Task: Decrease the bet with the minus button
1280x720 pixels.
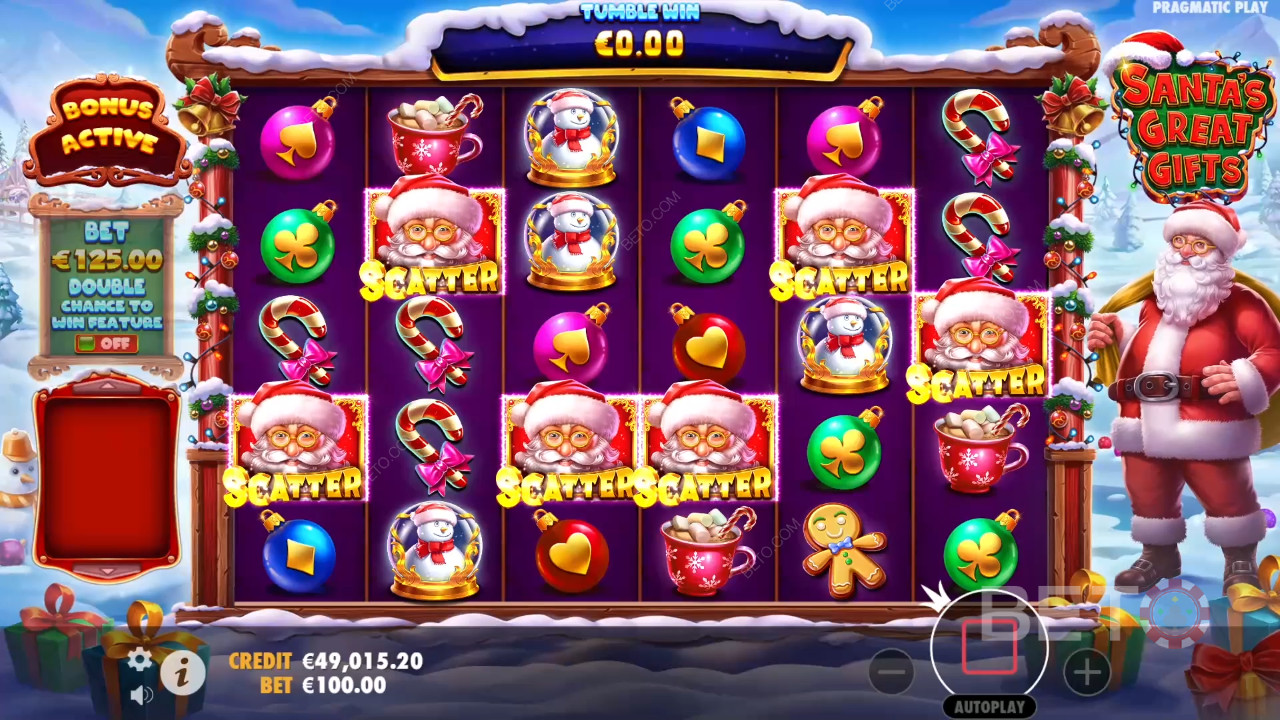Action: point(891,672)
